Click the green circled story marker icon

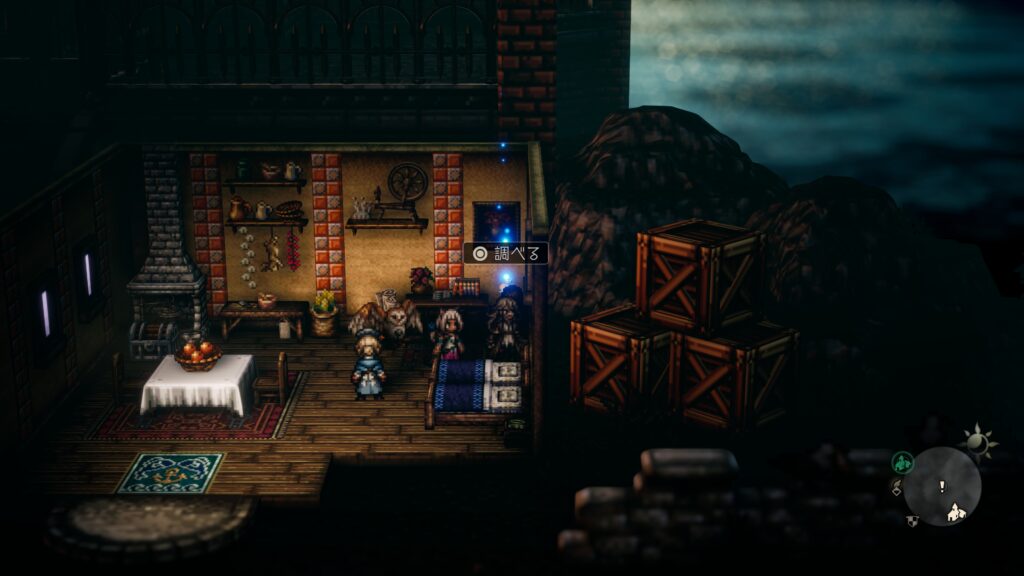(x=902, y=462)
